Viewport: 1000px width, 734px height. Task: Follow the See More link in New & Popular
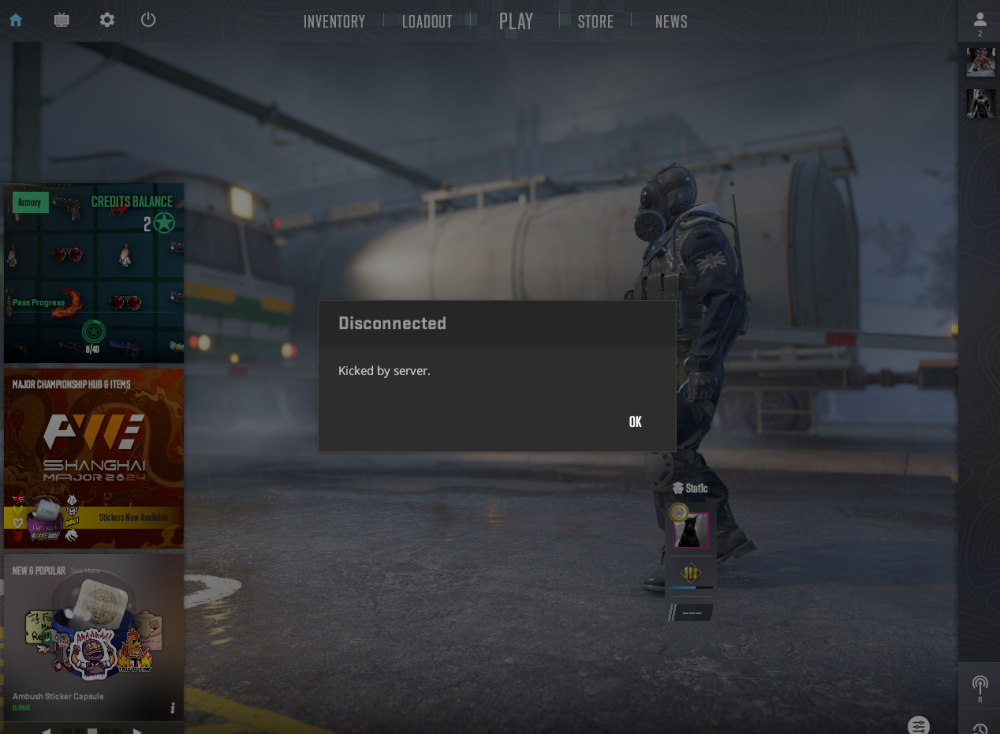click(x=85, y=571)
